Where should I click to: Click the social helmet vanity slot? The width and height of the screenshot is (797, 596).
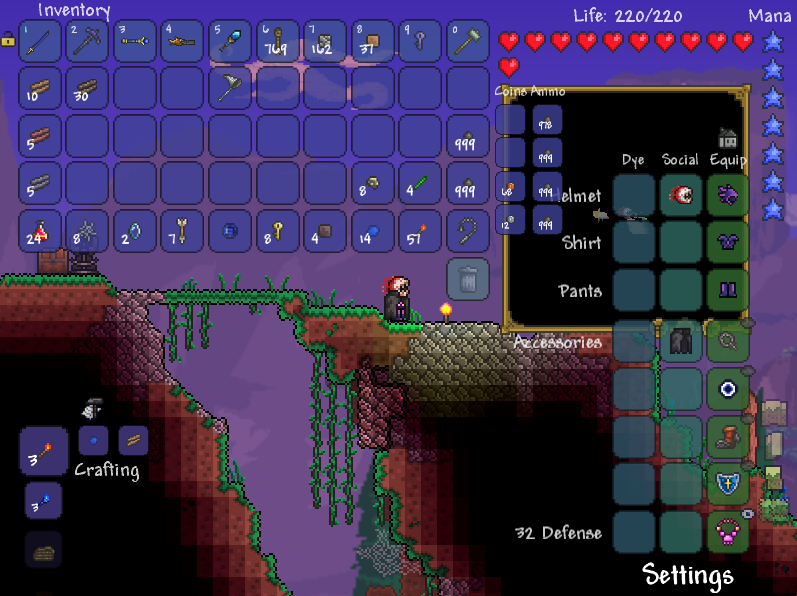point(680,195)
